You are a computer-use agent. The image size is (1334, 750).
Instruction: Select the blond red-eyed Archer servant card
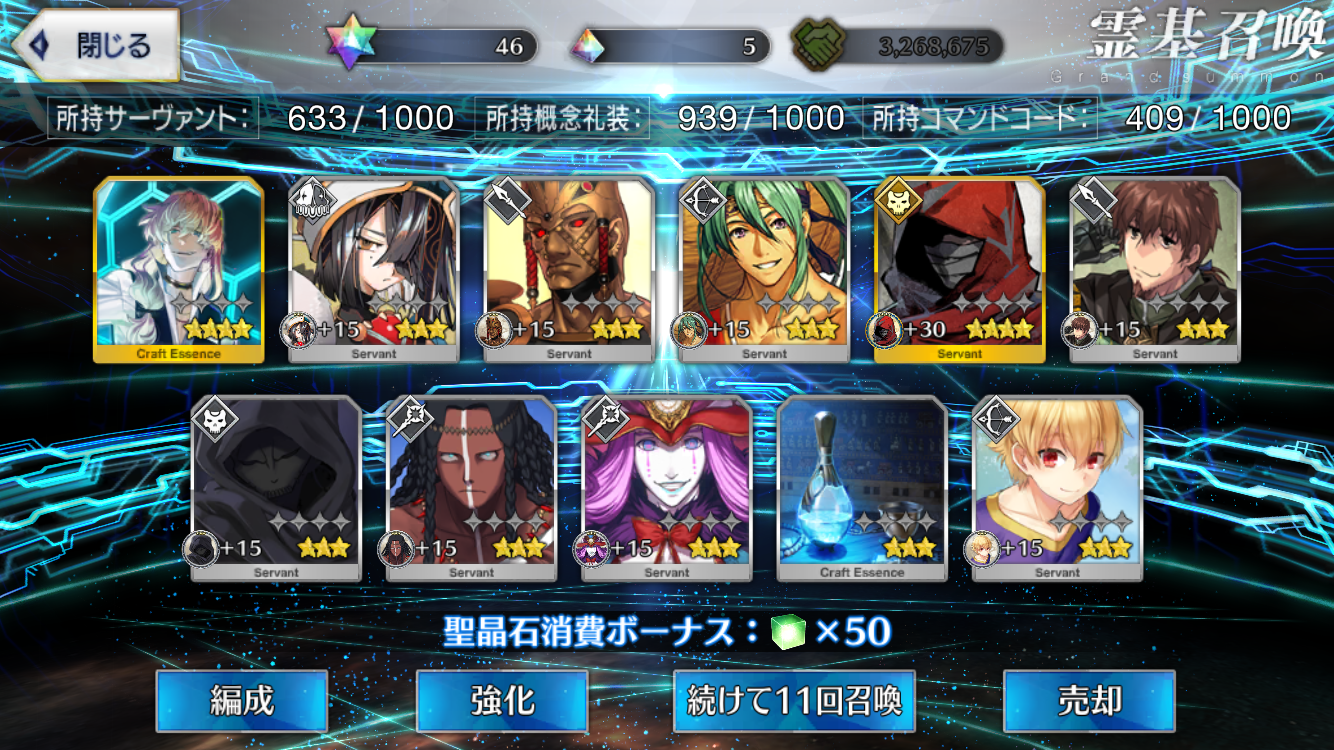(1057, 488)
